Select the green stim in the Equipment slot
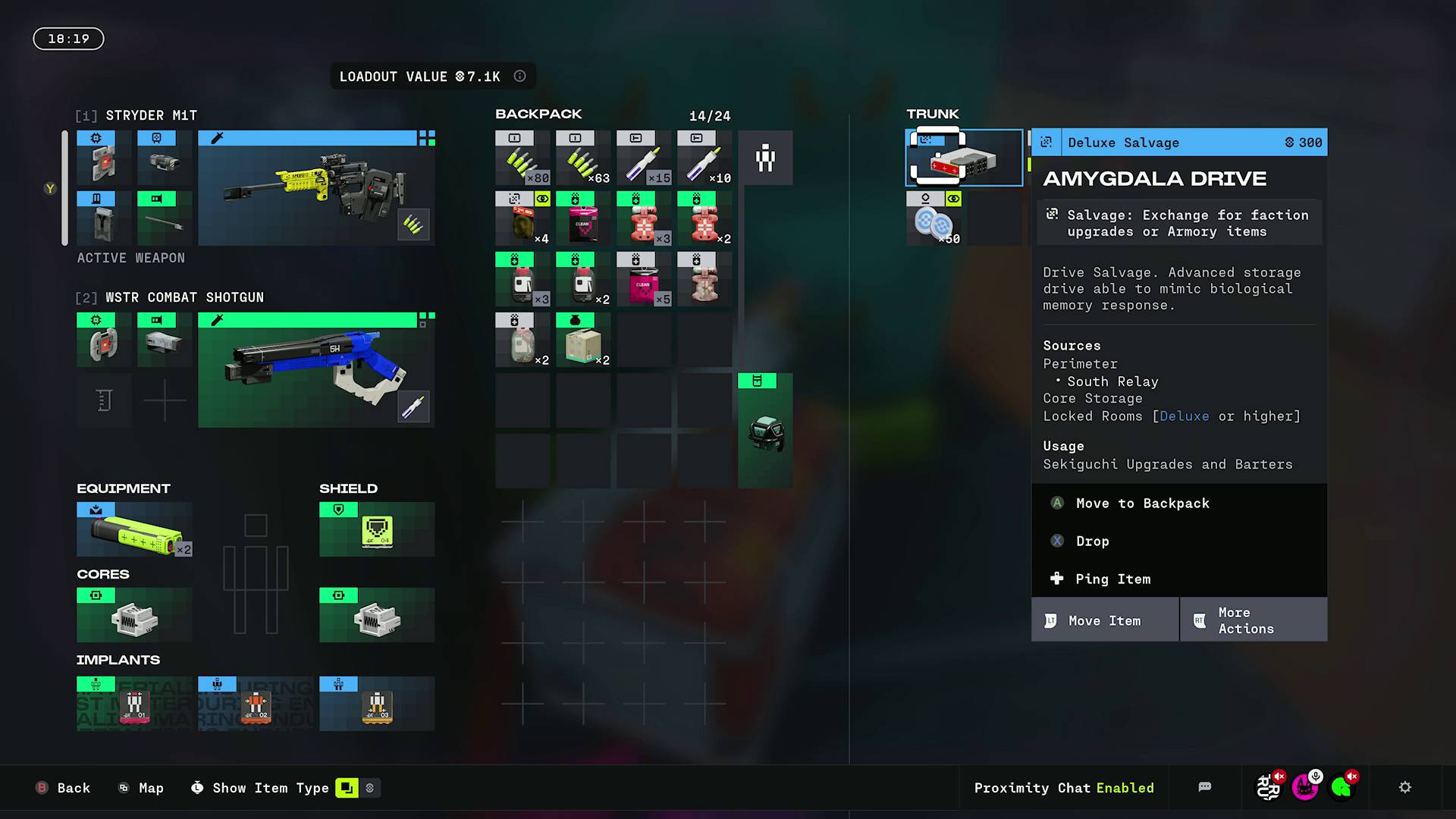Screen dimensions: 1456x819 tap(133, 529)
